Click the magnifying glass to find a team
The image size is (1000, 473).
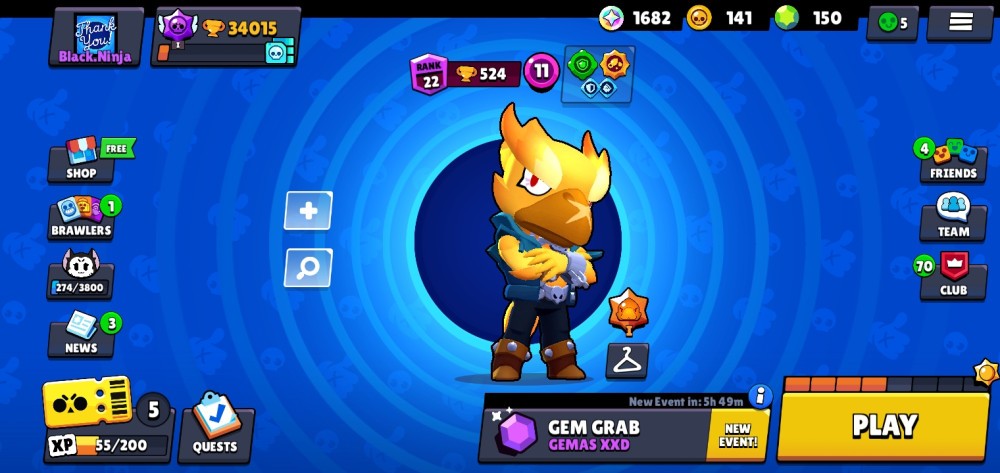(x=308, y=267)
